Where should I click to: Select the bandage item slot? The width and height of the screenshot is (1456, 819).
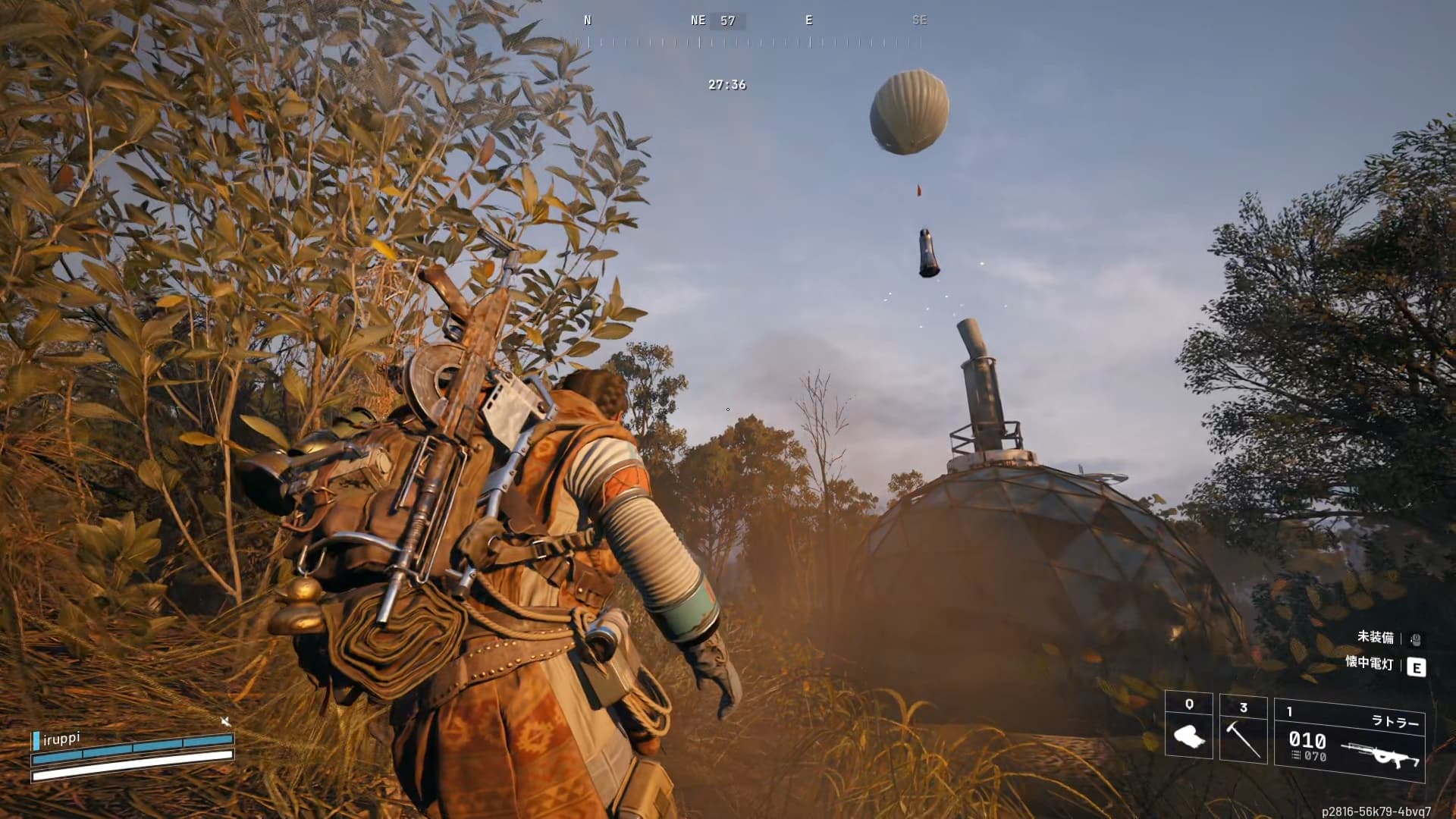pos(1188,728)
